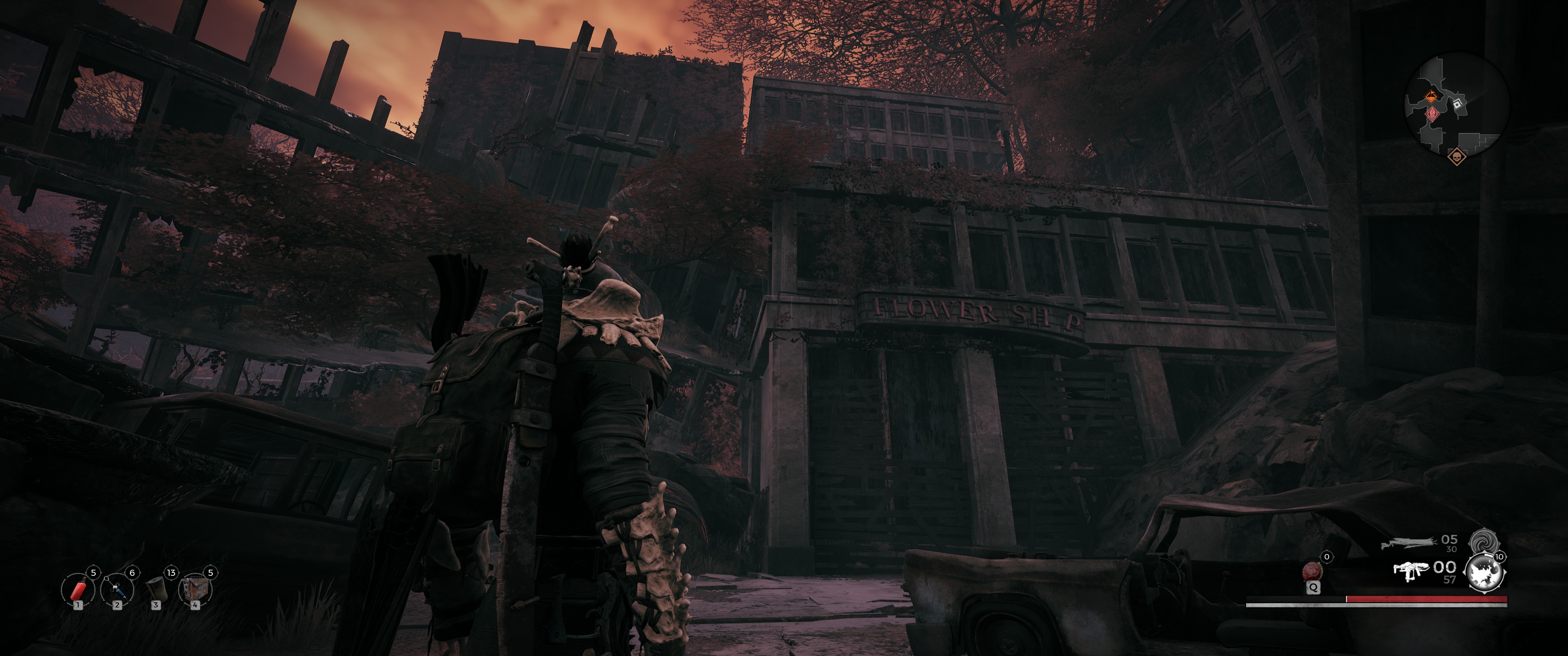Use the bandage roll in slot 3
Viewport: 1568px width, 656px height.
(x=156, y=589)
